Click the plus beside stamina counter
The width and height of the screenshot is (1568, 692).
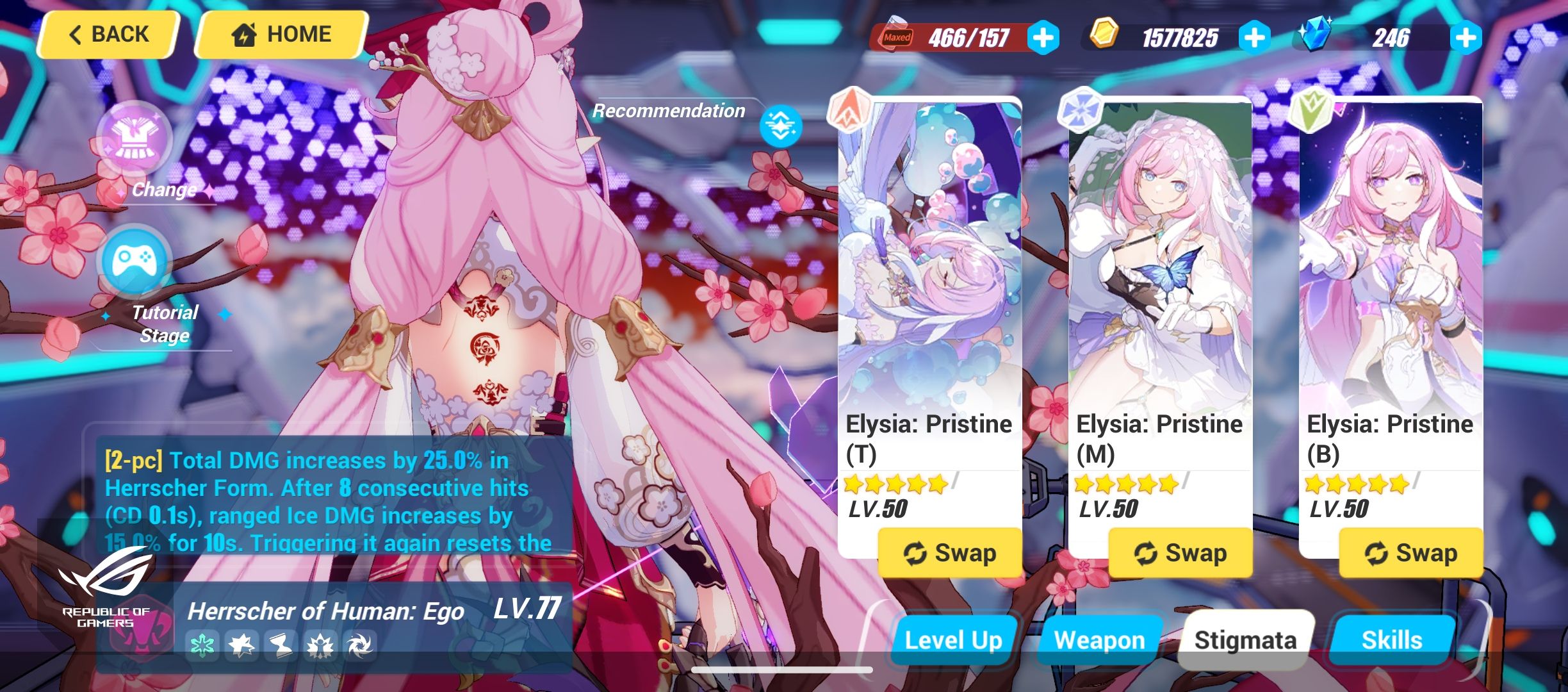pyautogui.click(x=1043, y=38)
